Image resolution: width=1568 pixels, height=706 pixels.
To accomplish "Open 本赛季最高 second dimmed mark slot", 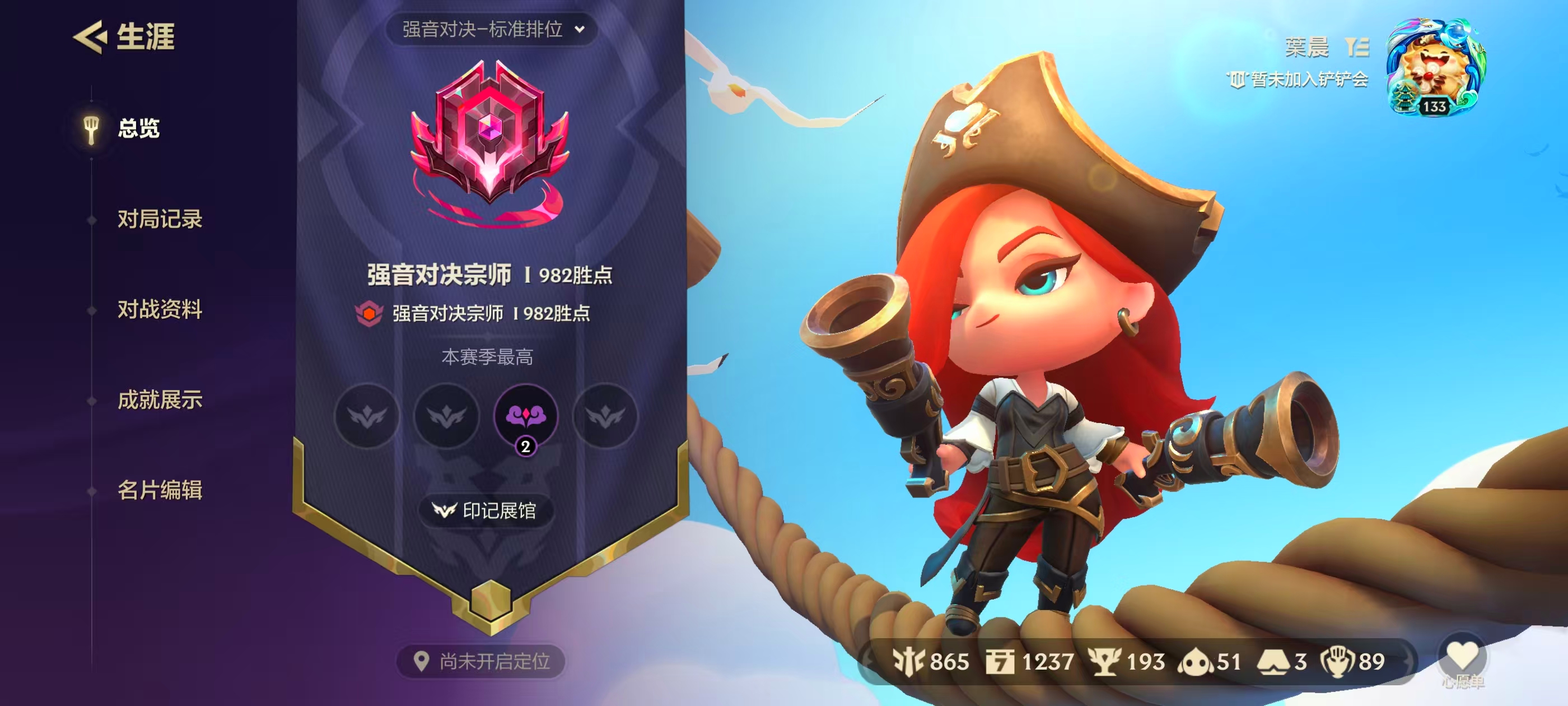I will pos(447,416).
